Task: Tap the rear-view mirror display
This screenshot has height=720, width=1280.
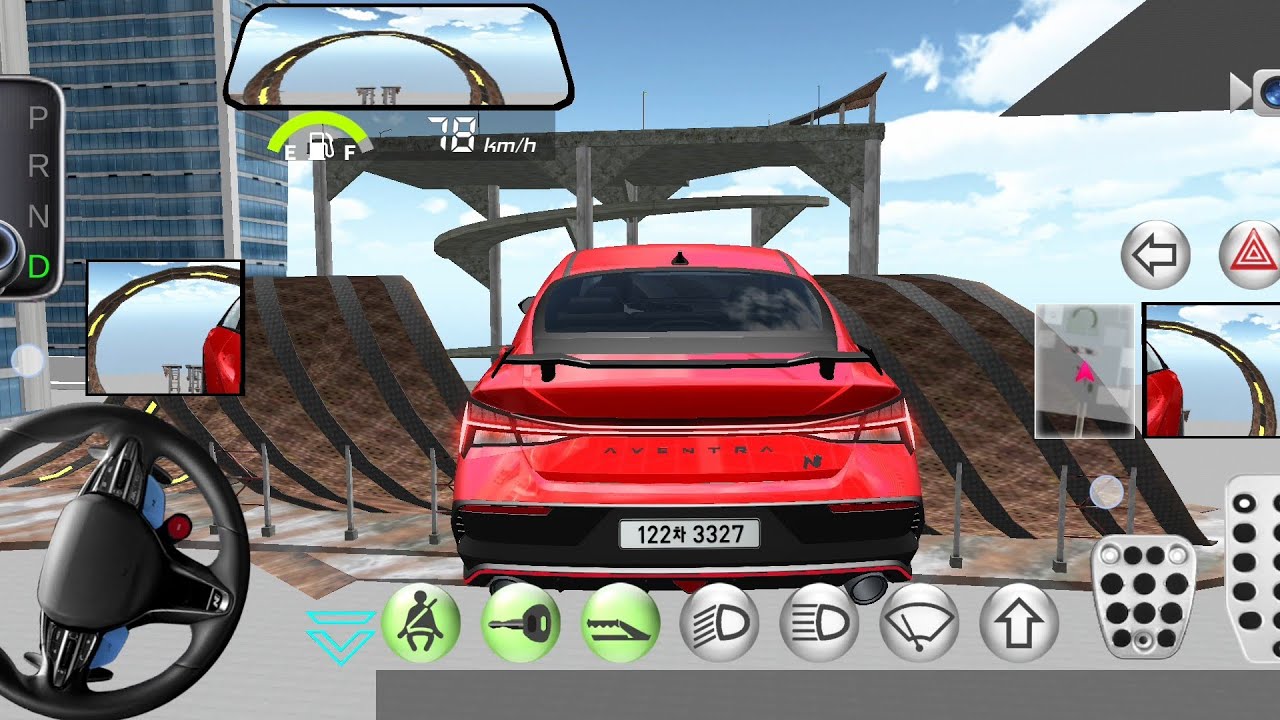Action: [398, 56]
